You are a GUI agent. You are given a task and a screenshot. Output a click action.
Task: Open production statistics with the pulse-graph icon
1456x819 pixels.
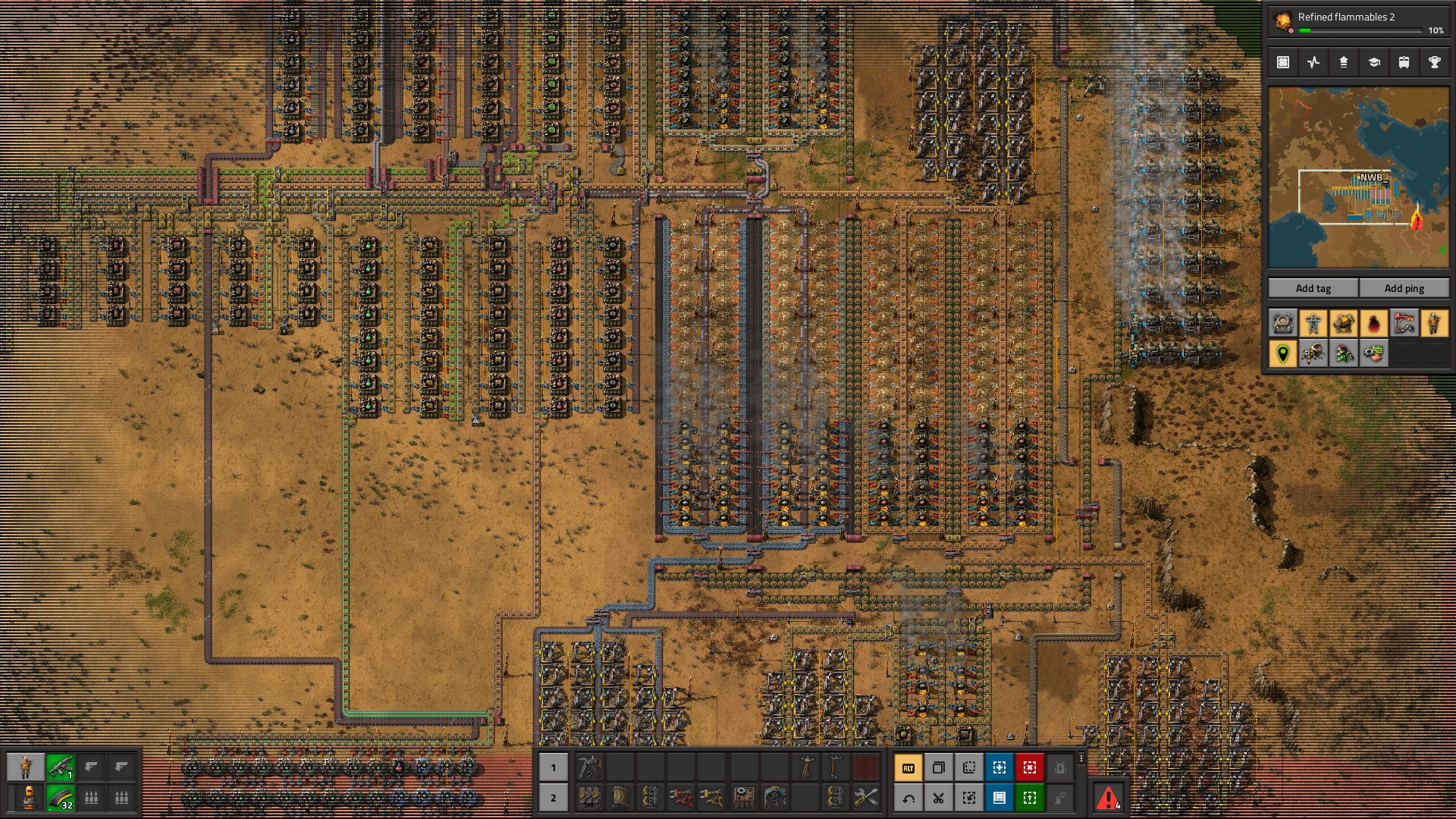pyautogui.click(x=1313, y=63)
